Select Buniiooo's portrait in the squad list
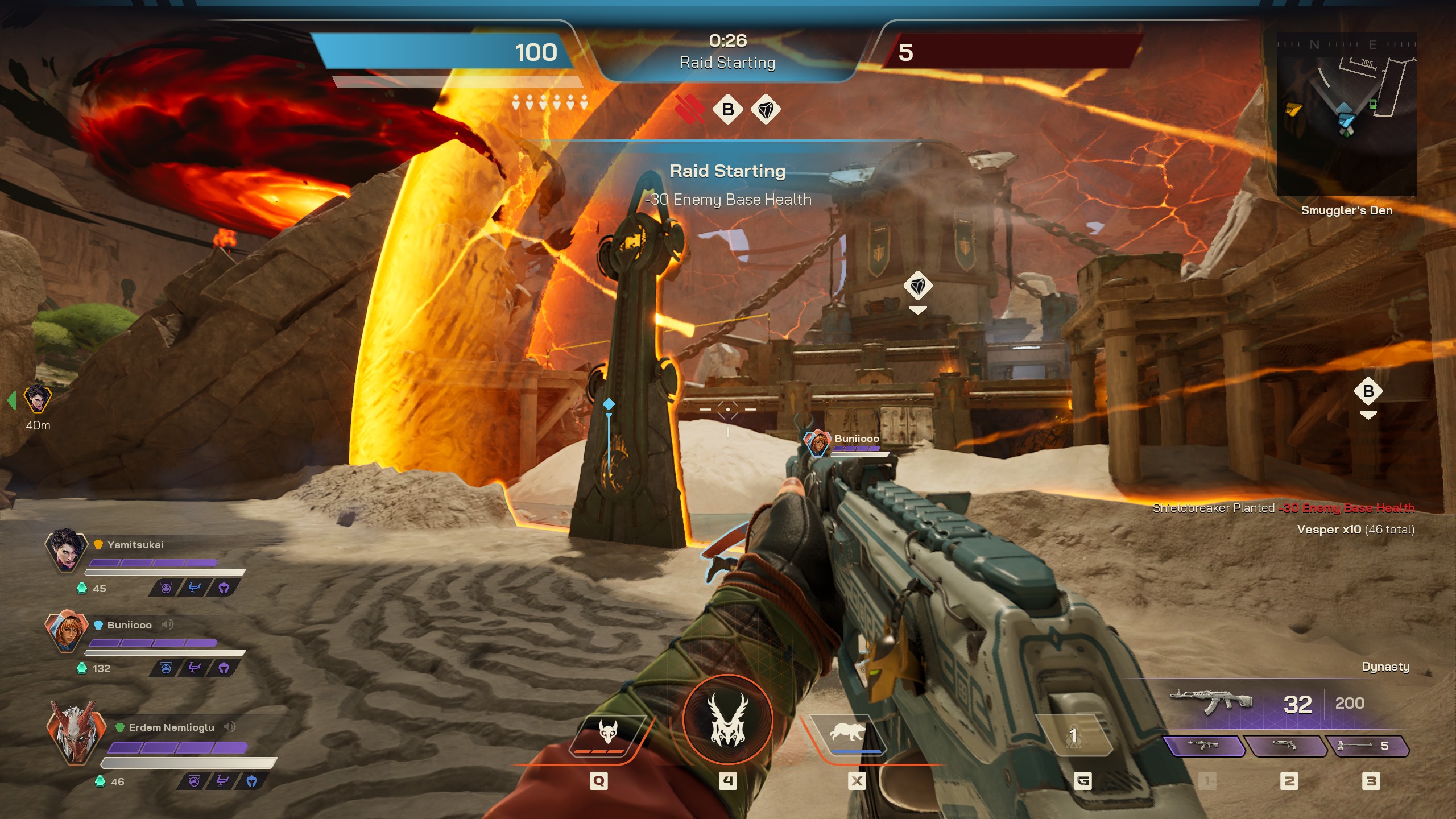The image size is (1456, 819). 66,631
